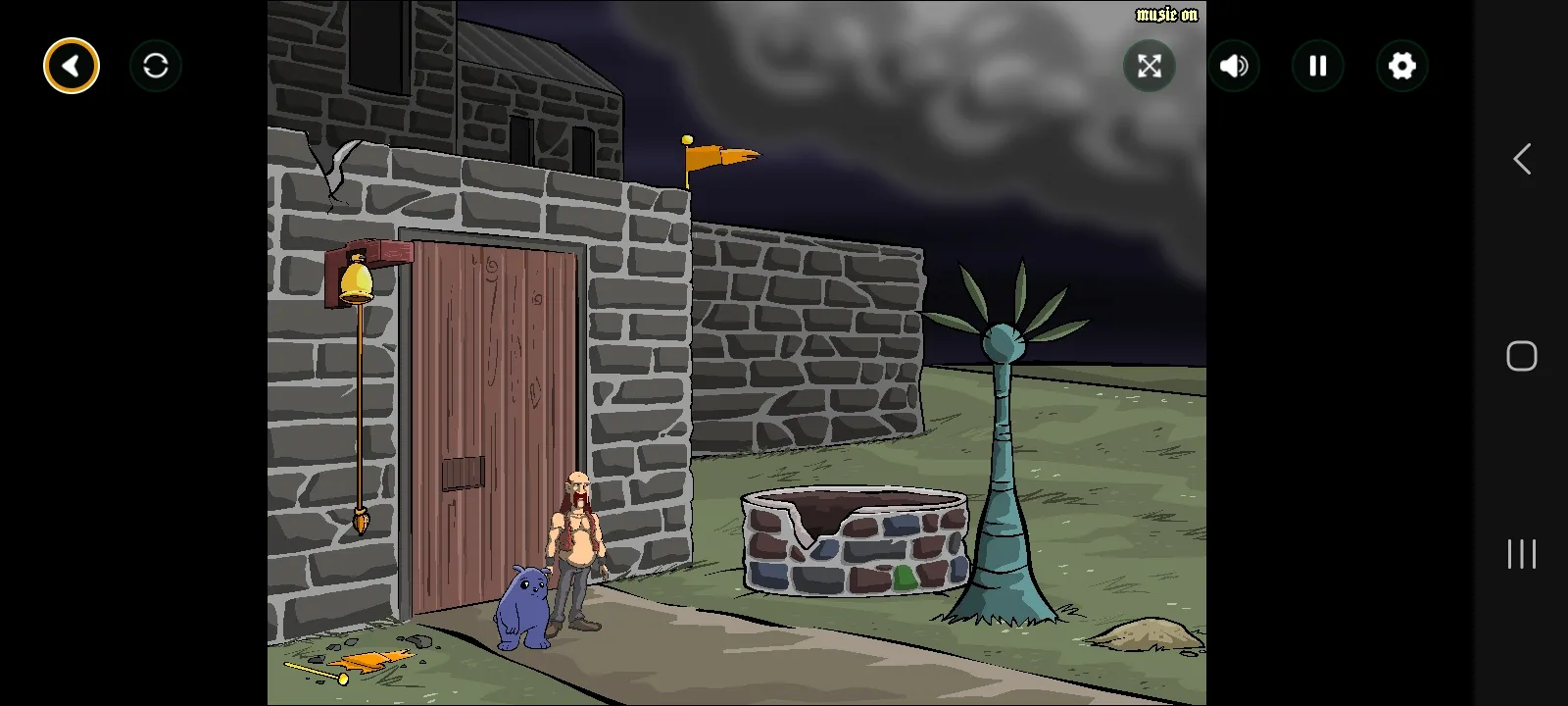
Task: Toggle fullscreen with the expand arrows icon
Action: tap(1149, 66)
